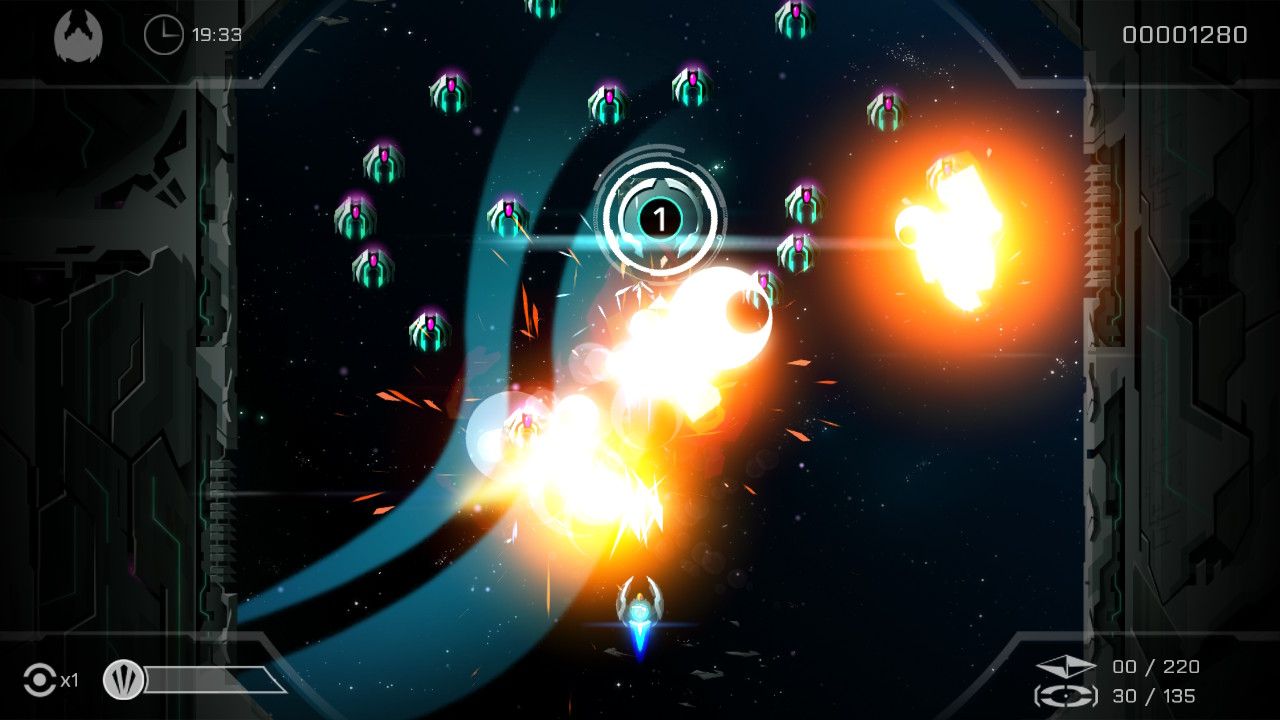Viewport: 1280px width, 720px height.
Task: Click the respawn multiplier icon bottom-left
Action: (x=40, y=681)
